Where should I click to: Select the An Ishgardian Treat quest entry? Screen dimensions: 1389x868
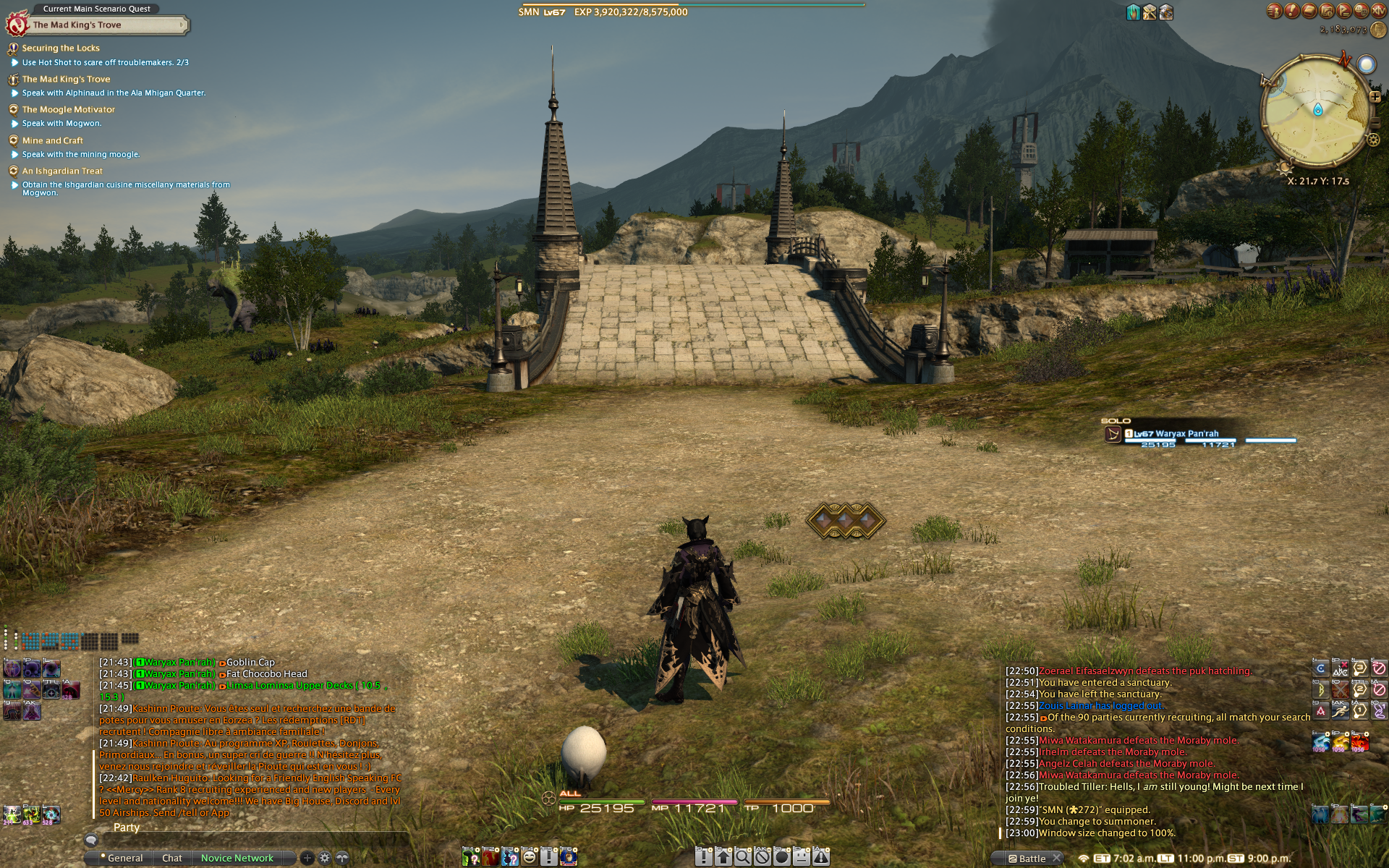[62, 171]
